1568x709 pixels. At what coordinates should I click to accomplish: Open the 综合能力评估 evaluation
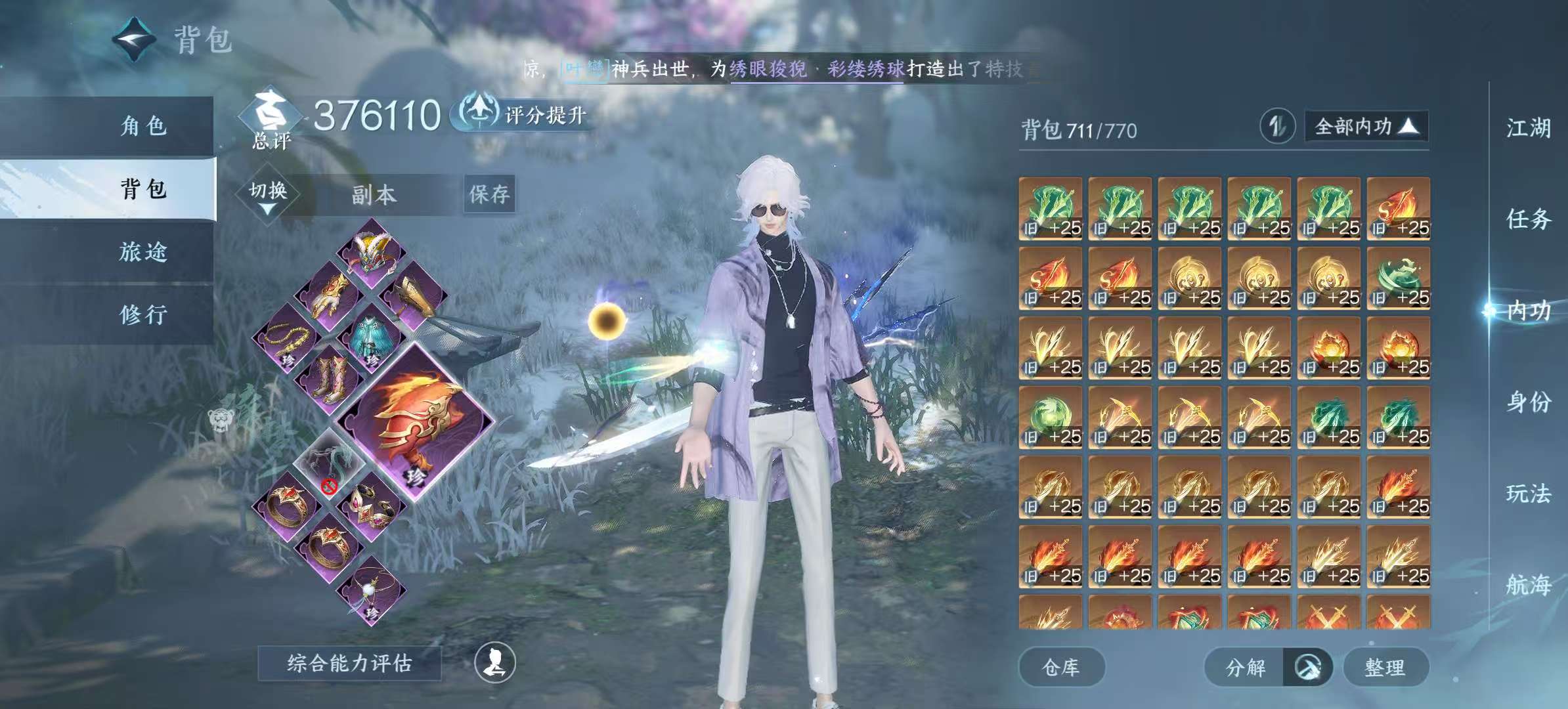349,663
